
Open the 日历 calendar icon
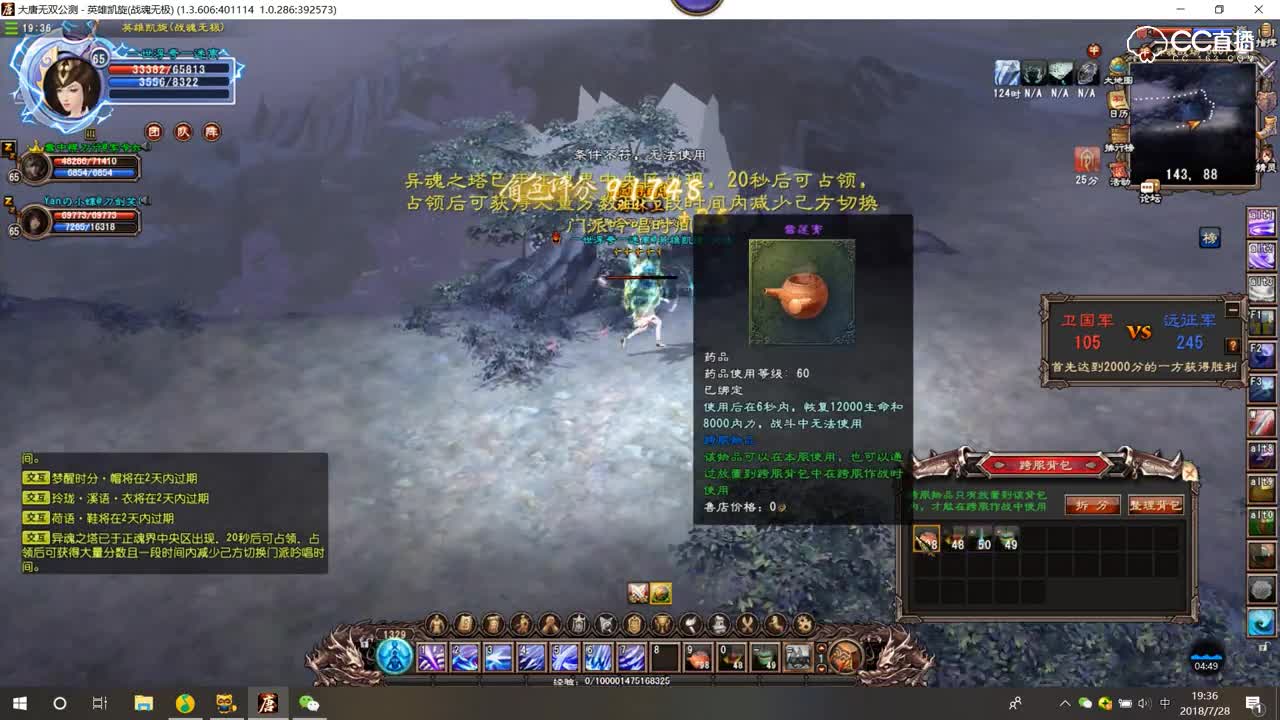point(1117,100)
